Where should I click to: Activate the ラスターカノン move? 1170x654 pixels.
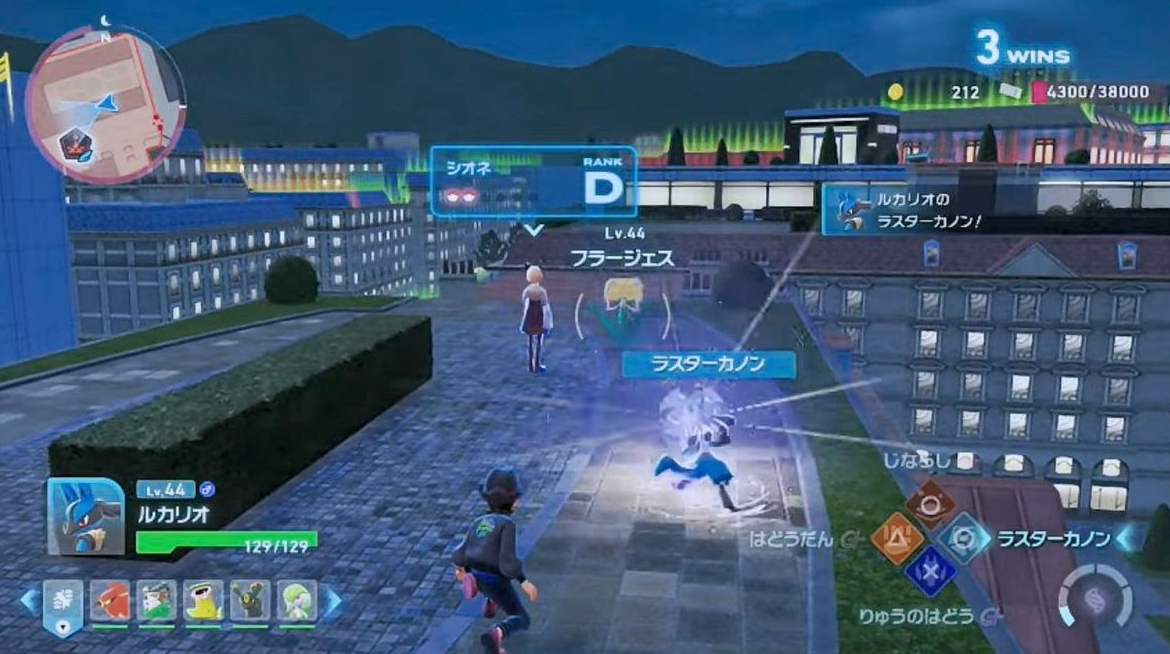[x=965, y=539]
